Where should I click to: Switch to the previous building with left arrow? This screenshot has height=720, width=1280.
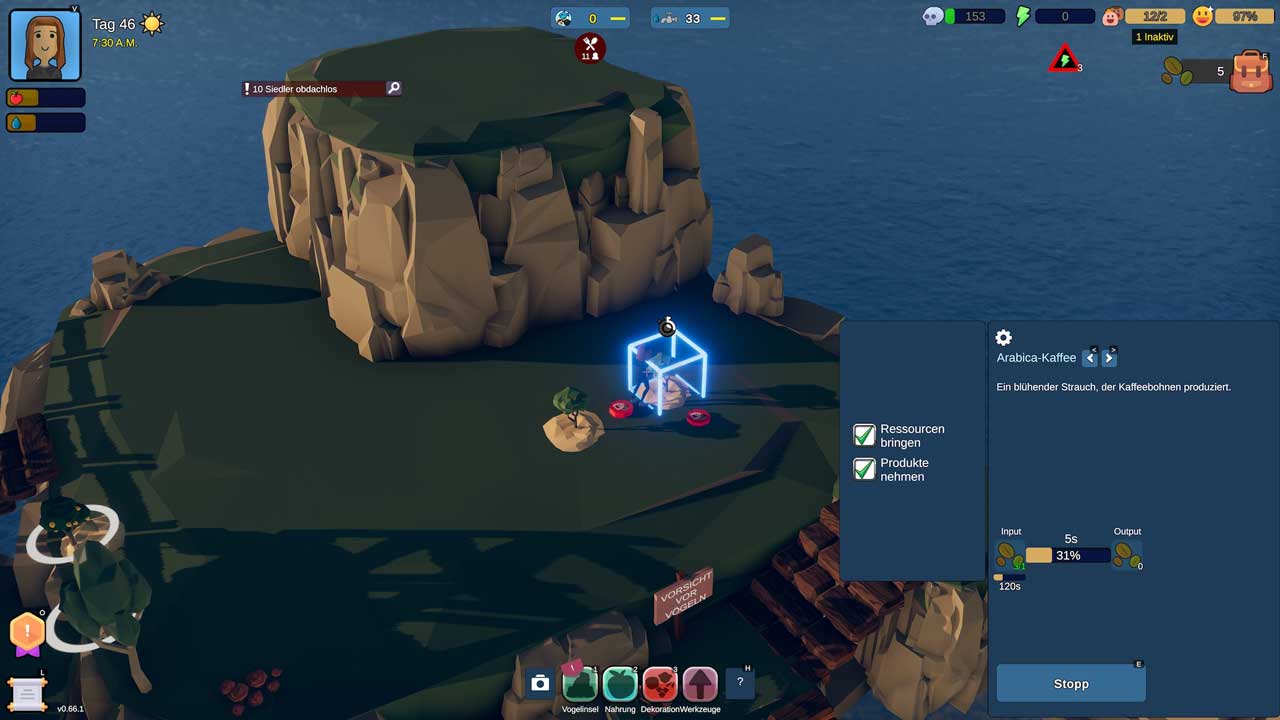point(1090,358)
